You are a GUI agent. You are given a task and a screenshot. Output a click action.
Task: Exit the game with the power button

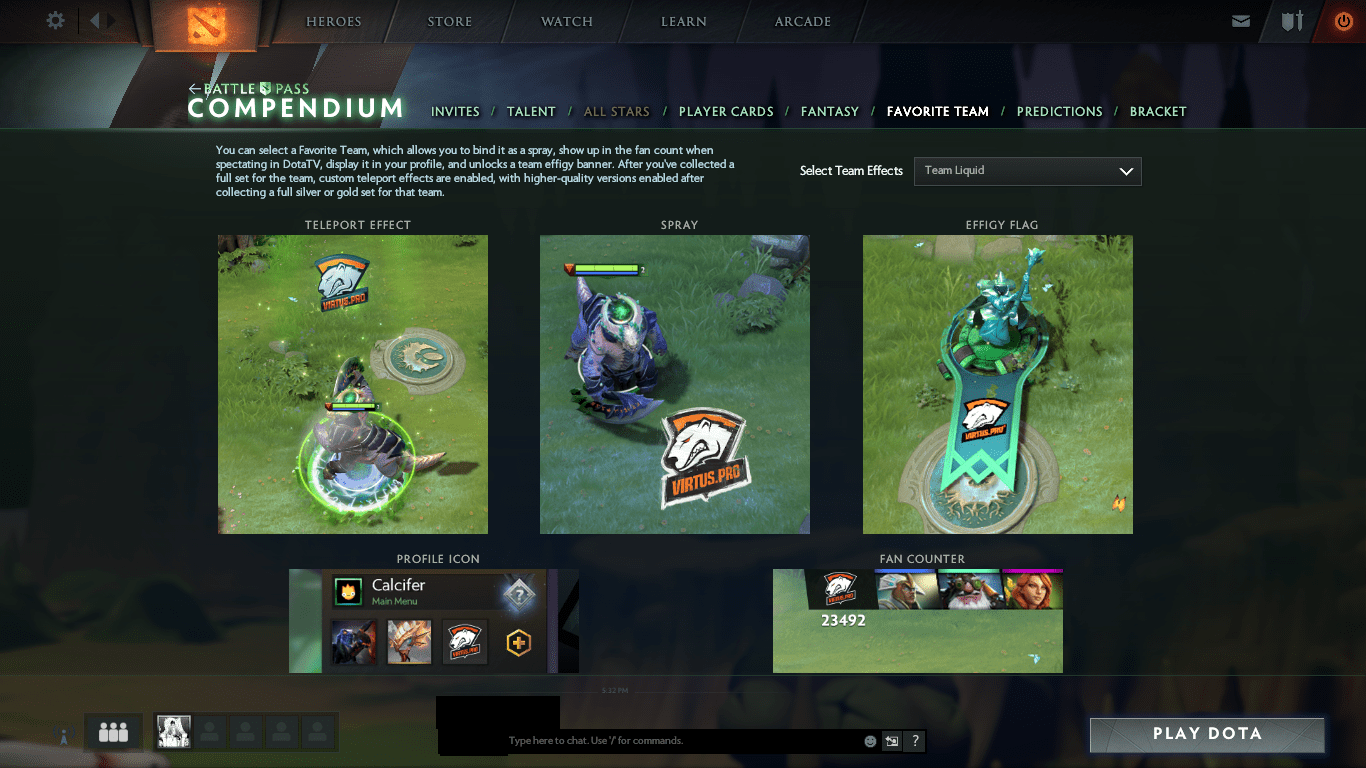(x=1343, y=21)
